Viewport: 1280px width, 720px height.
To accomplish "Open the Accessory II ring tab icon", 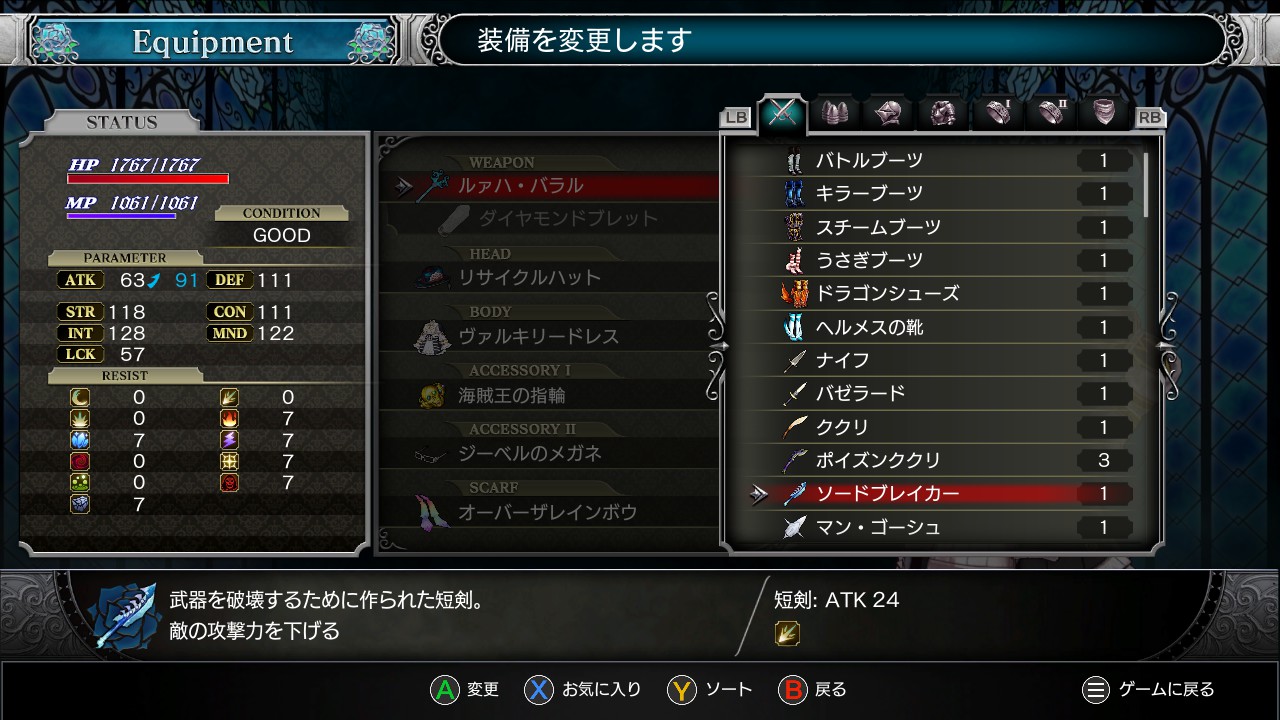I will pyautogui.click(x=1051, y=114).
